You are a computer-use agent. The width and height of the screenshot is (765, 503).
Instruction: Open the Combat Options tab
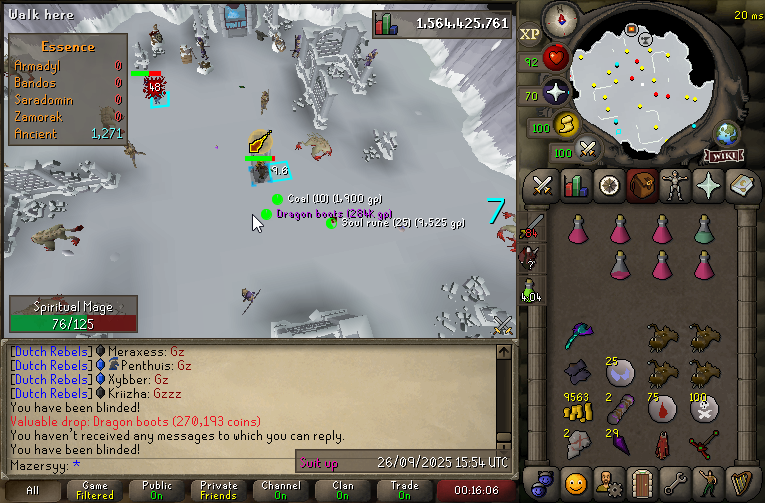[x=543, y=186]
